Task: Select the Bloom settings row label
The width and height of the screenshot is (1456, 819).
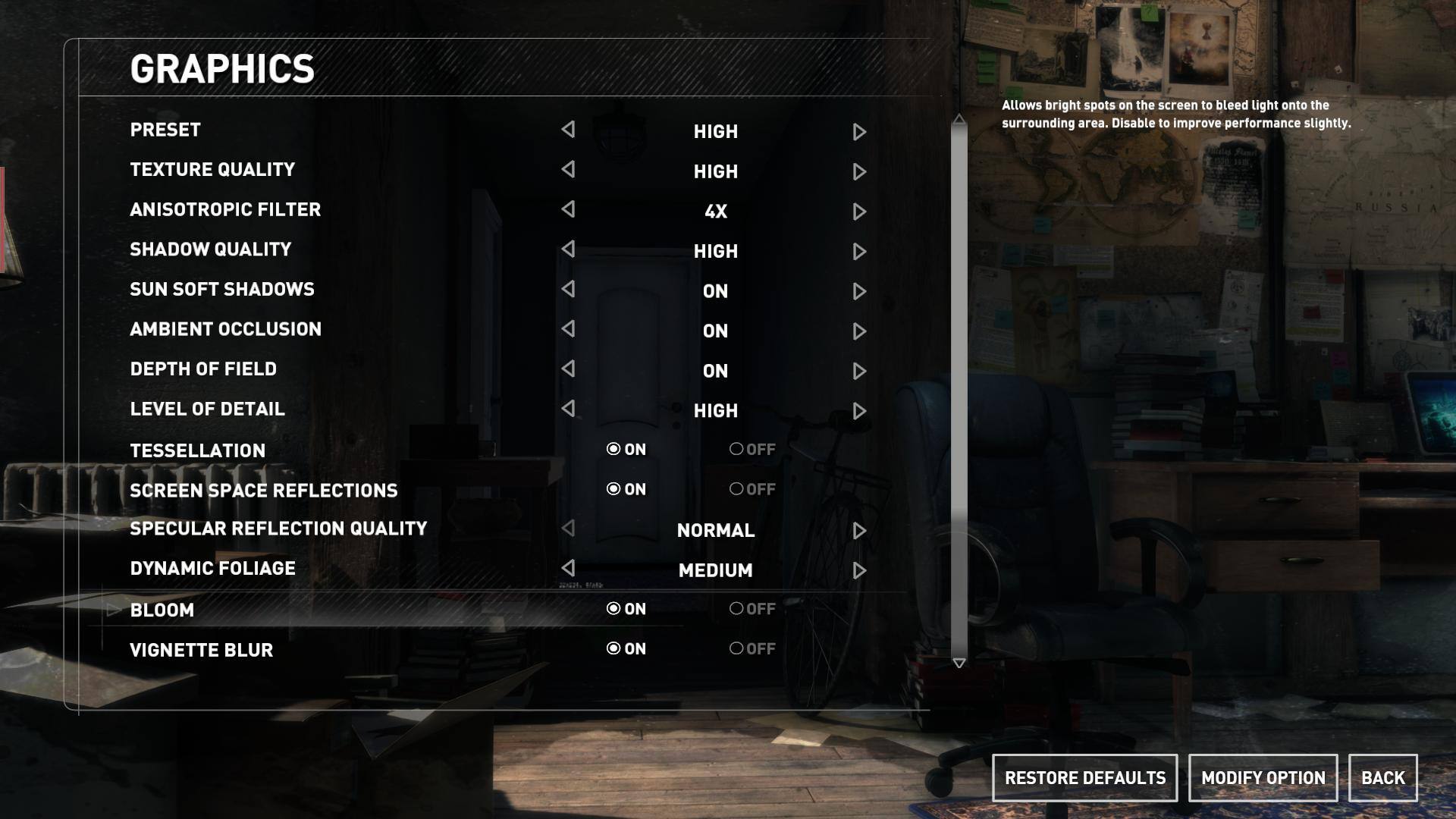Action: [x=162, y=610]
